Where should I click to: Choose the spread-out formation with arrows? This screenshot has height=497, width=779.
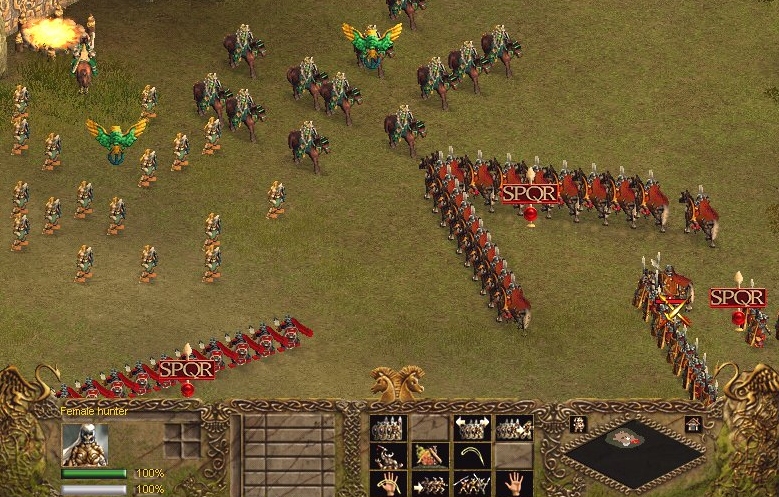coord(471,428)
